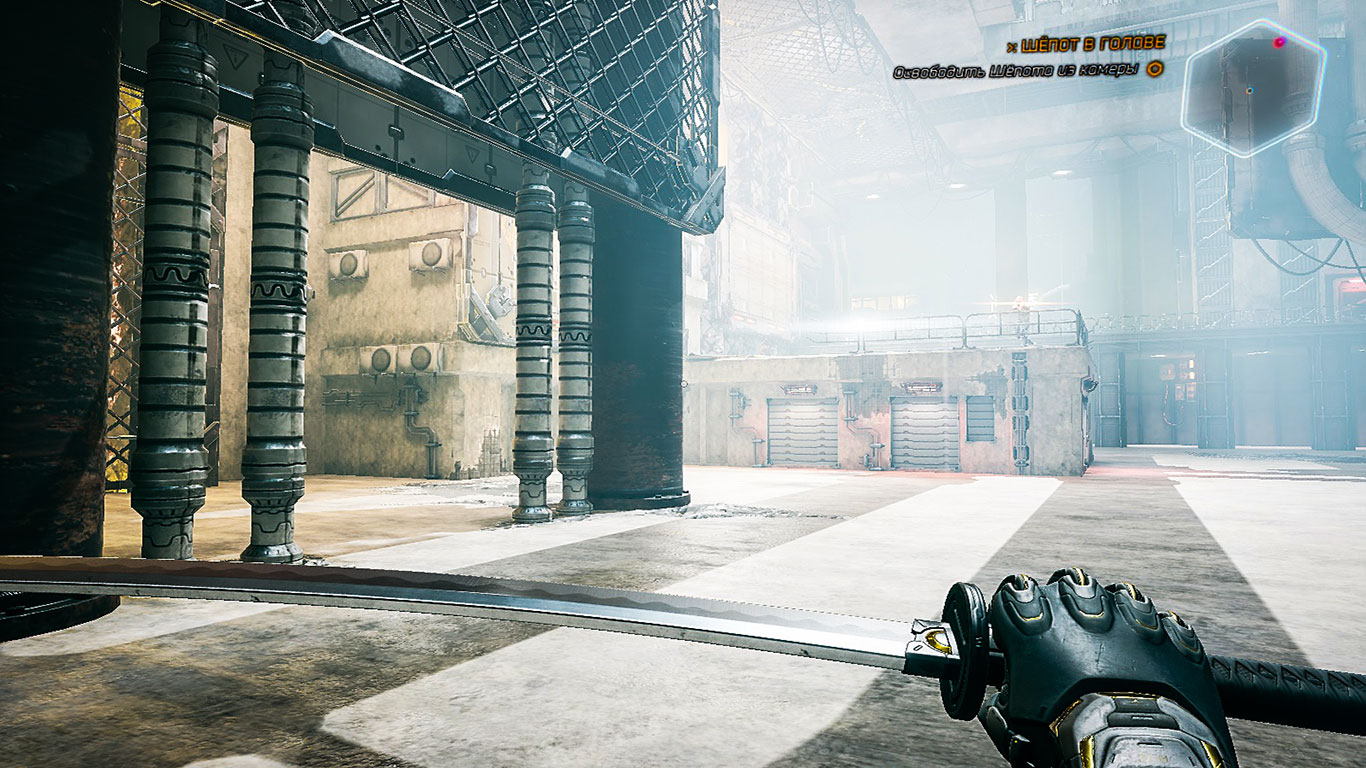Select the red marker on the minimap

(1279, 43)
